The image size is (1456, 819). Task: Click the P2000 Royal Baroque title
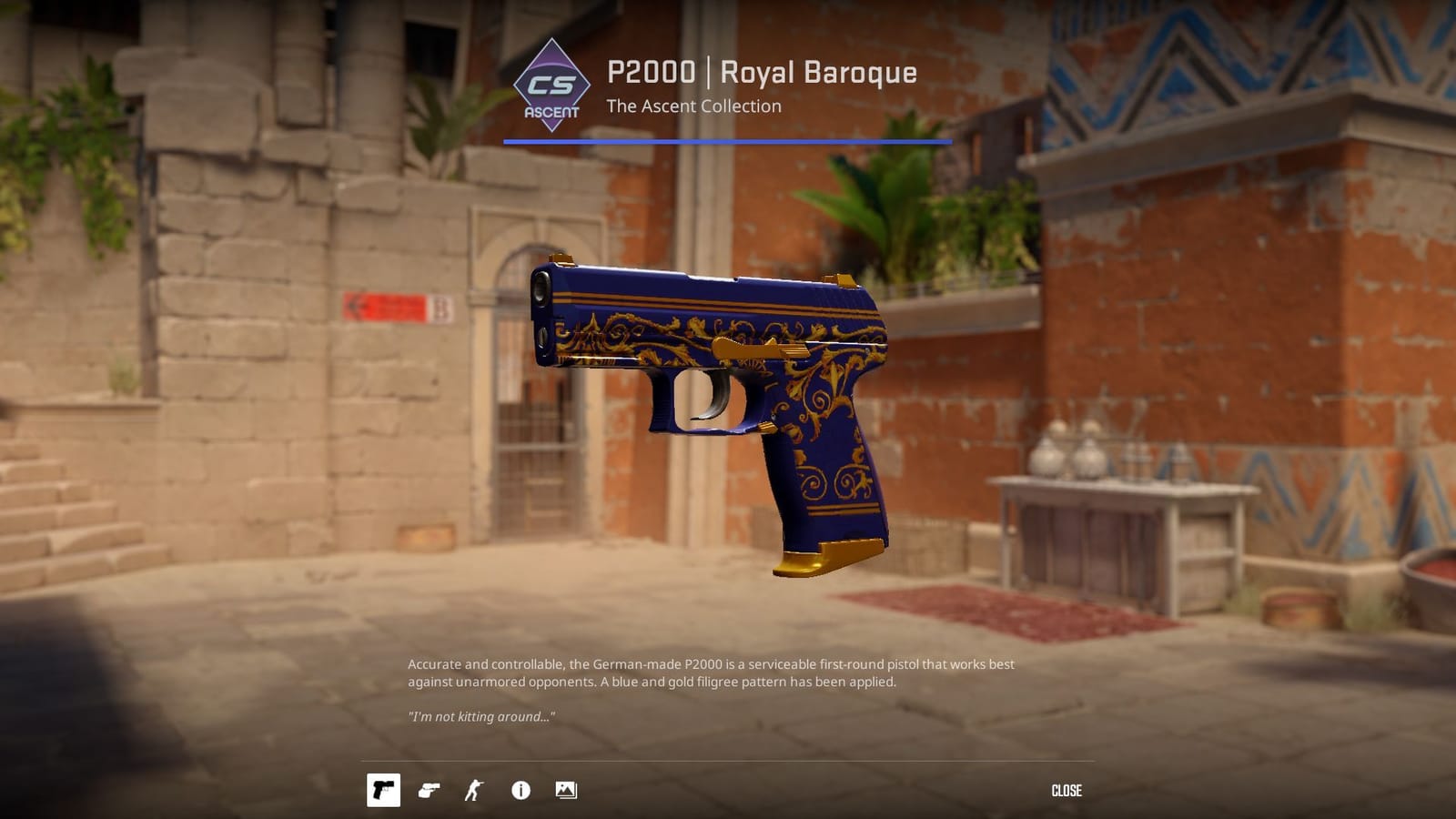[762, 75]
